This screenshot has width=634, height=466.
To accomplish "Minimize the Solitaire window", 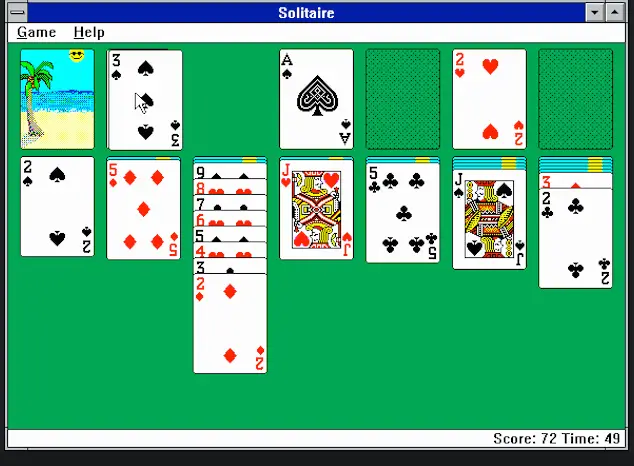I will 595,13.
